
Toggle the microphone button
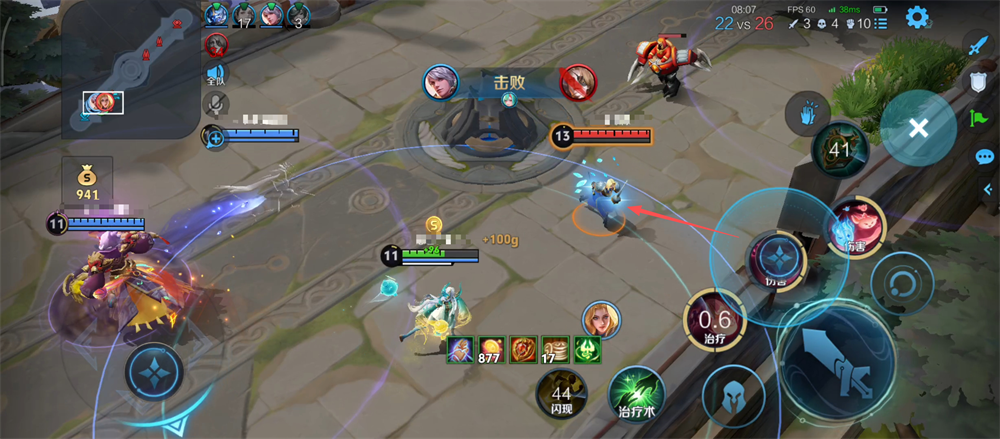[216, 104]
